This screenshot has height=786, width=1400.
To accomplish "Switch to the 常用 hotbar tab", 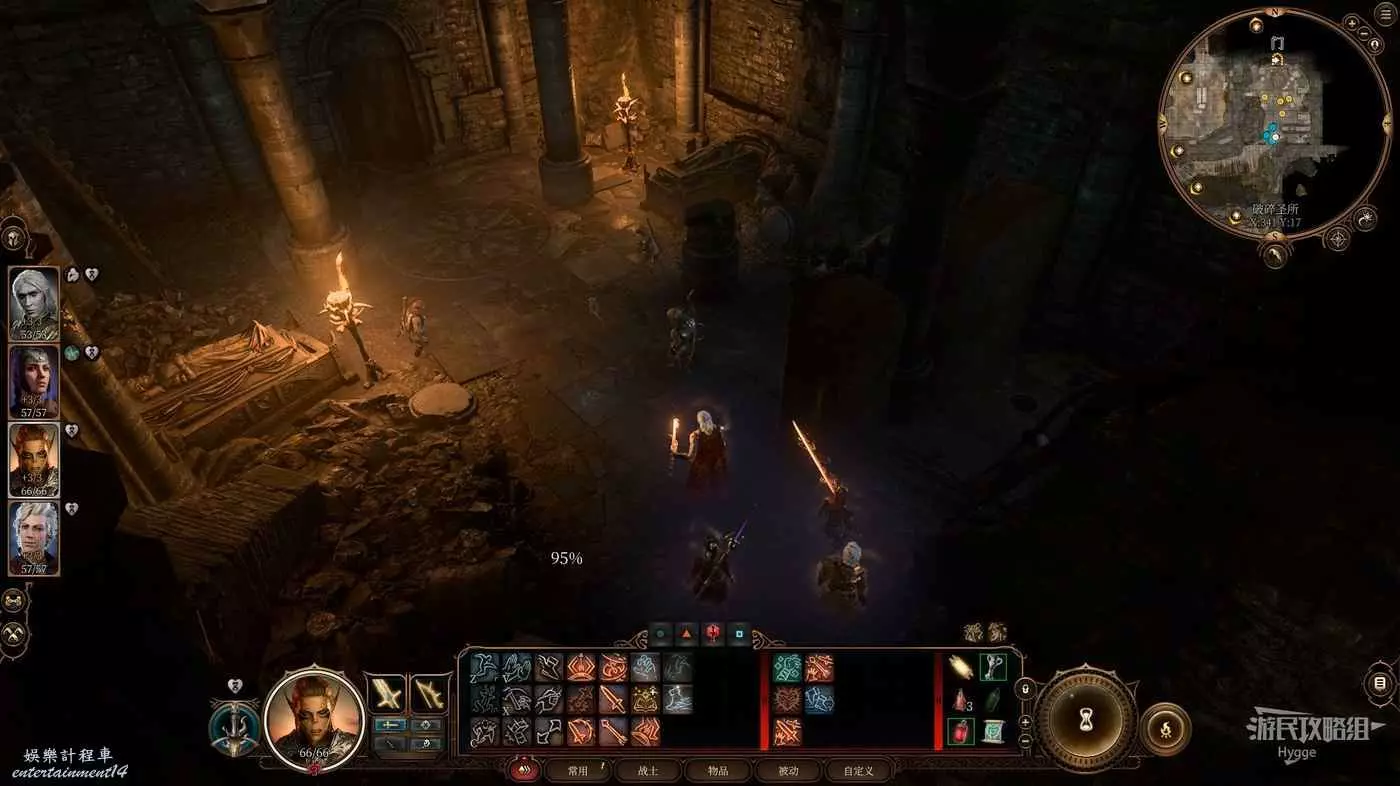I will pos(578,771).
